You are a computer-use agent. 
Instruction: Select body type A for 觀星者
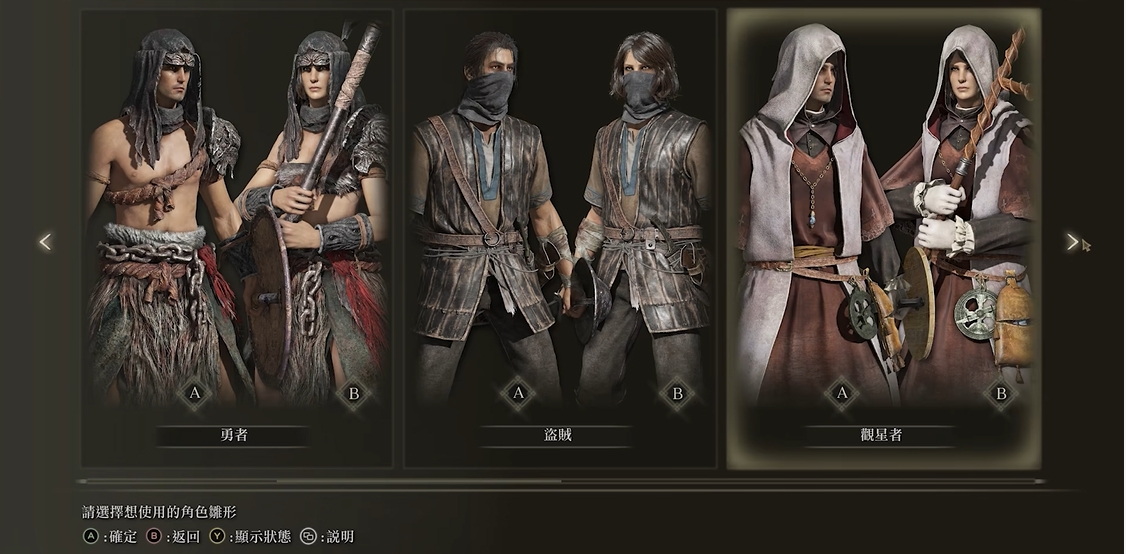tap(842, 394)
